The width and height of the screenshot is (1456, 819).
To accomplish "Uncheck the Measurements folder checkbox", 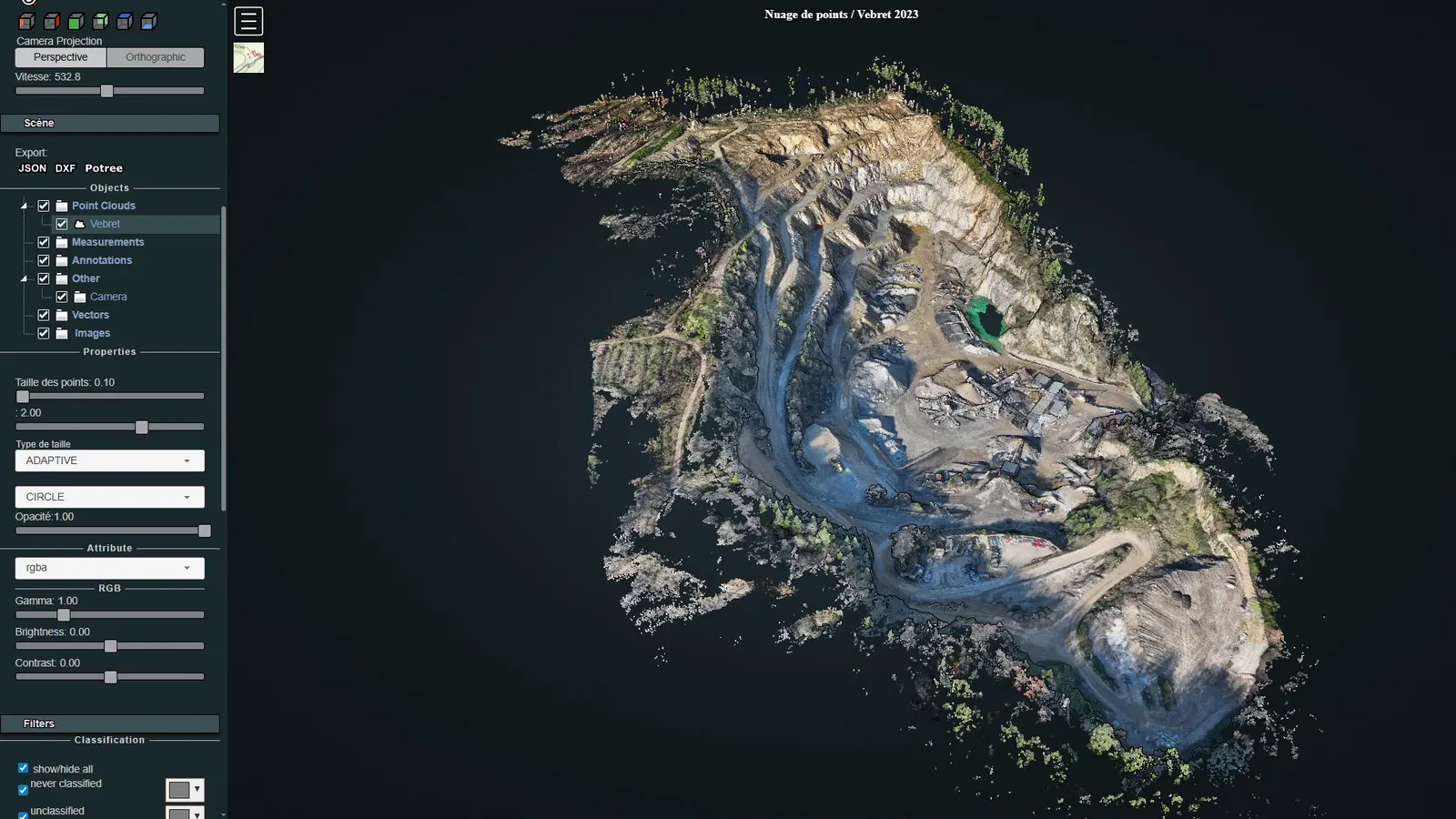I will click(x=44, y=242).
